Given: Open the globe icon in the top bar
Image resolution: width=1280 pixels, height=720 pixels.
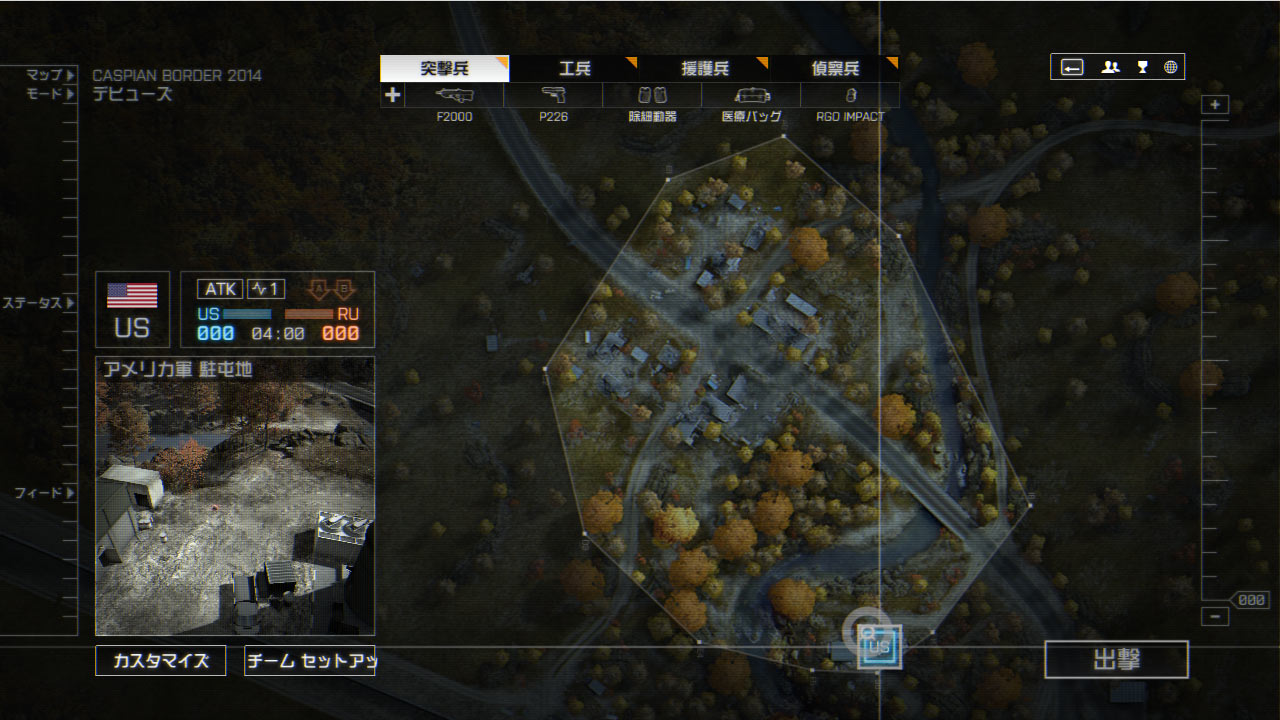Looking at the screenshot, I should (x=1171, y=67).
